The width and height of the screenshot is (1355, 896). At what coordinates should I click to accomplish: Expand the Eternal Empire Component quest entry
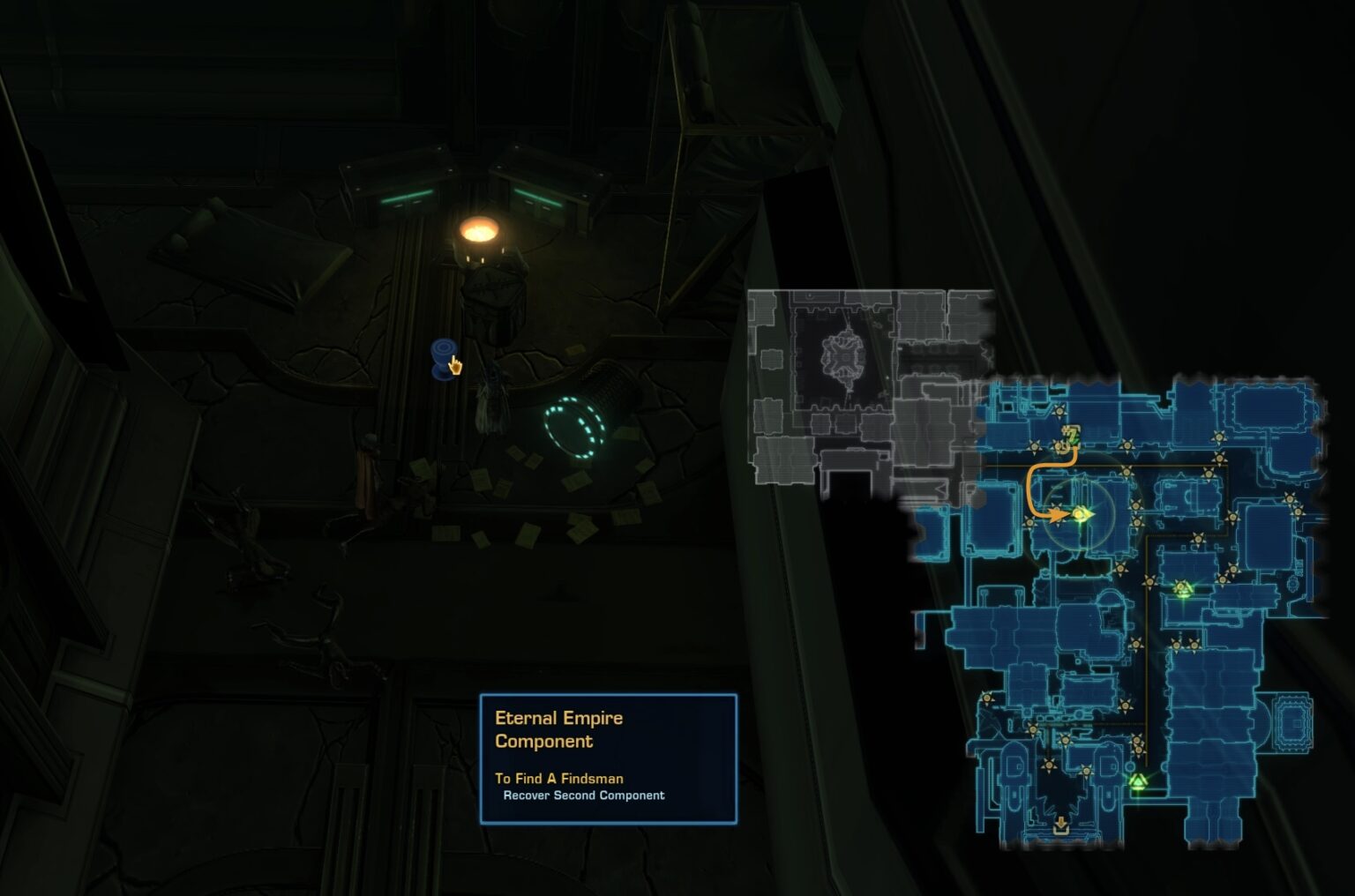point(559,728)
